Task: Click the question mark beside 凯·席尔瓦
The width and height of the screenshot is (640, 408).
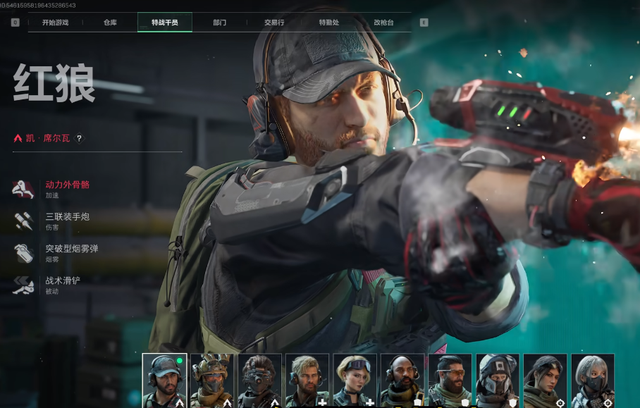Action: click(79, 139)
